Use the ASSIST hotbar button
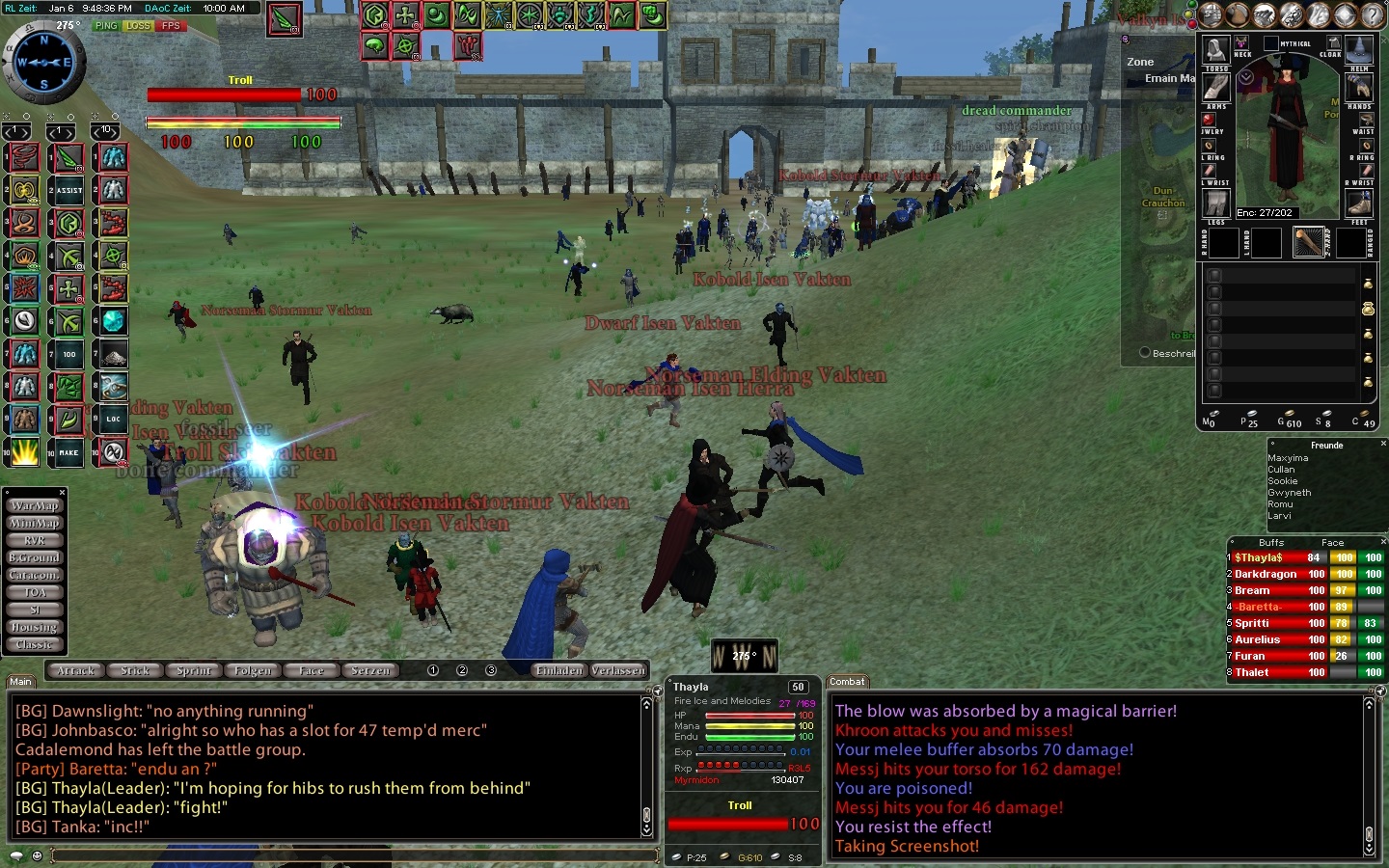The height and width of the screenshot is (868, 1389). [x=68, y=191]
